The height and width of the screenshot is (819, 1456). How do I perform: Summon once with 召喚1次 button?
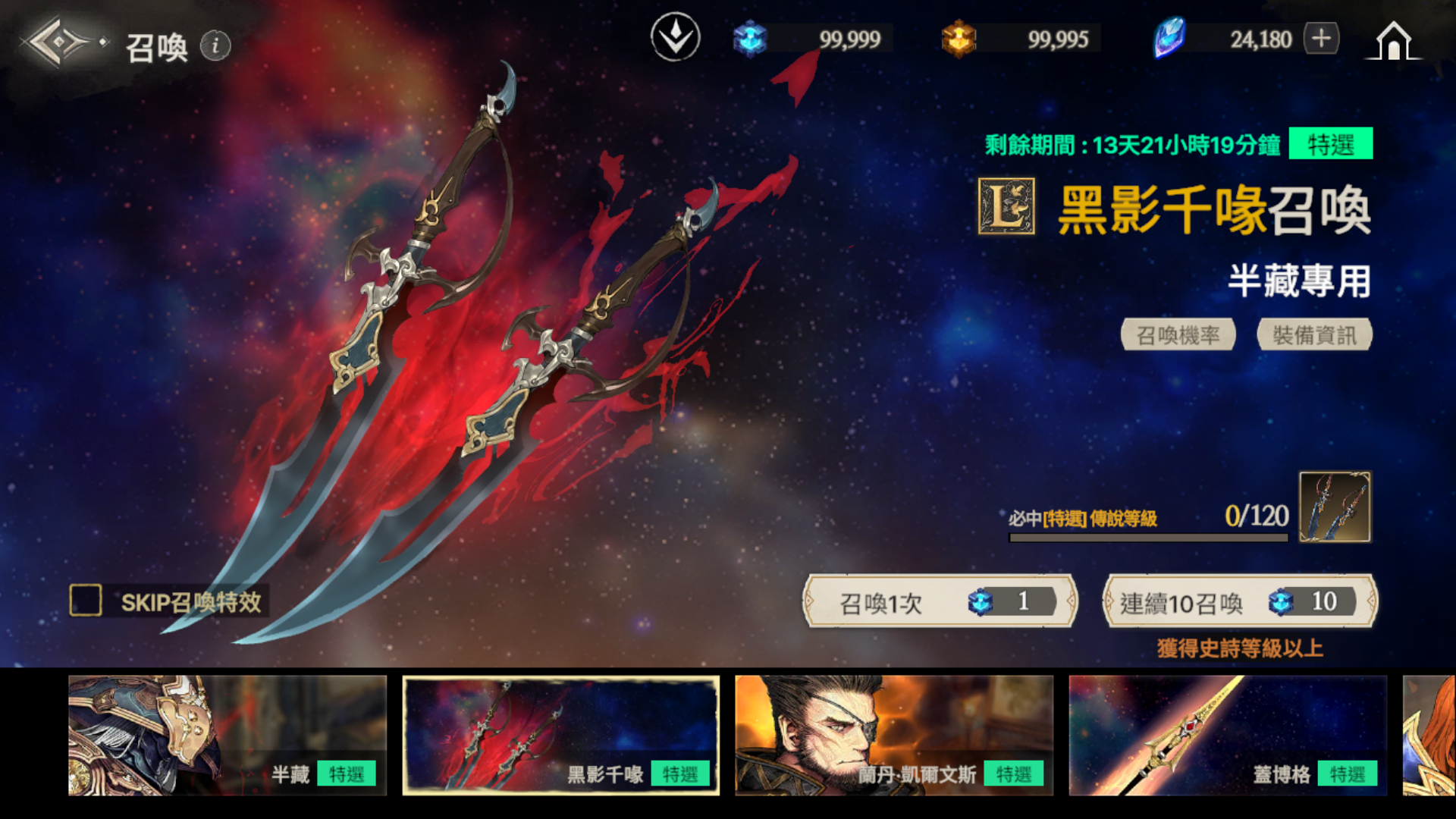tap(940, 602)
